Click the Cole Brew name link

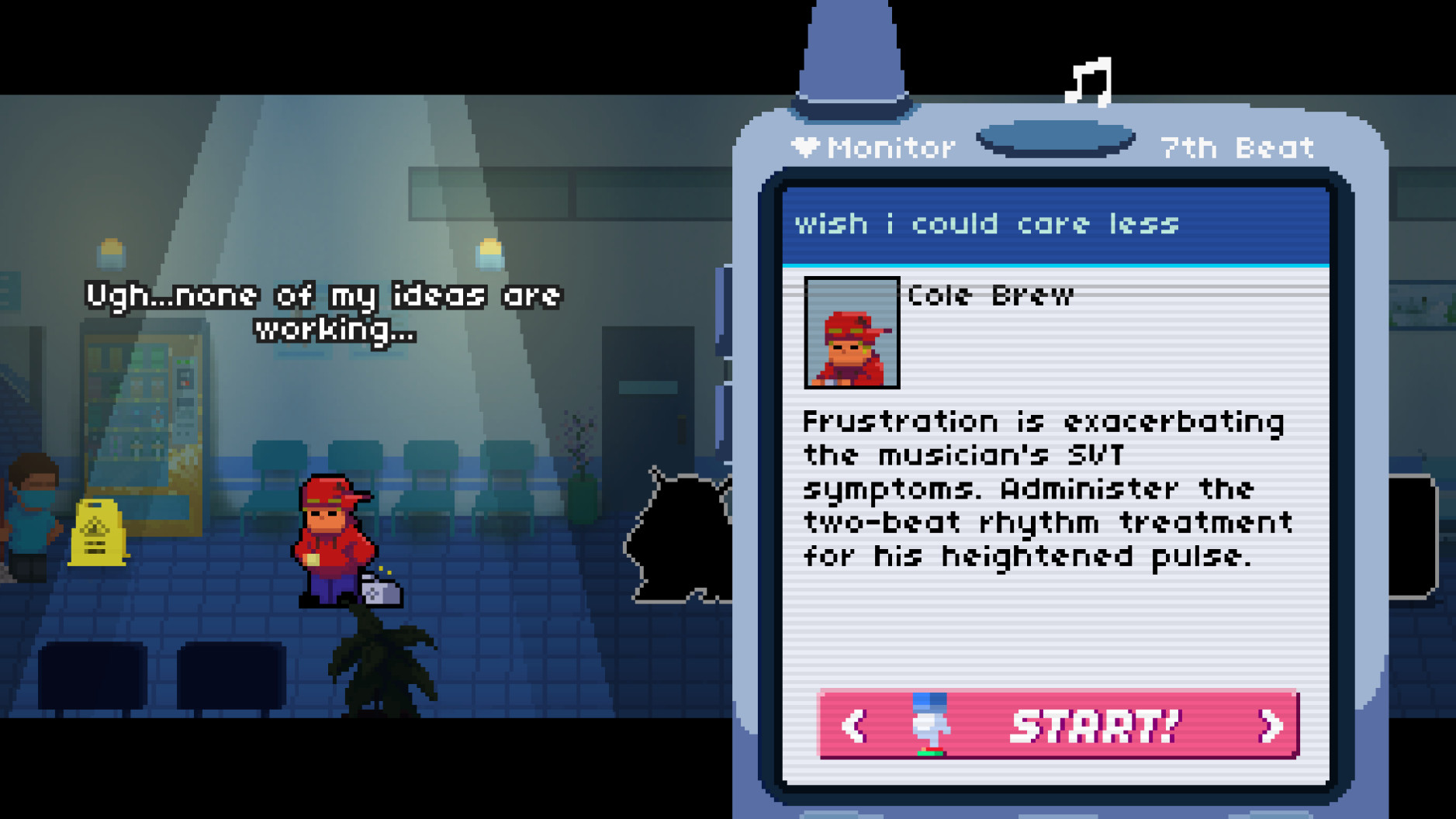(x=990, y=295)
